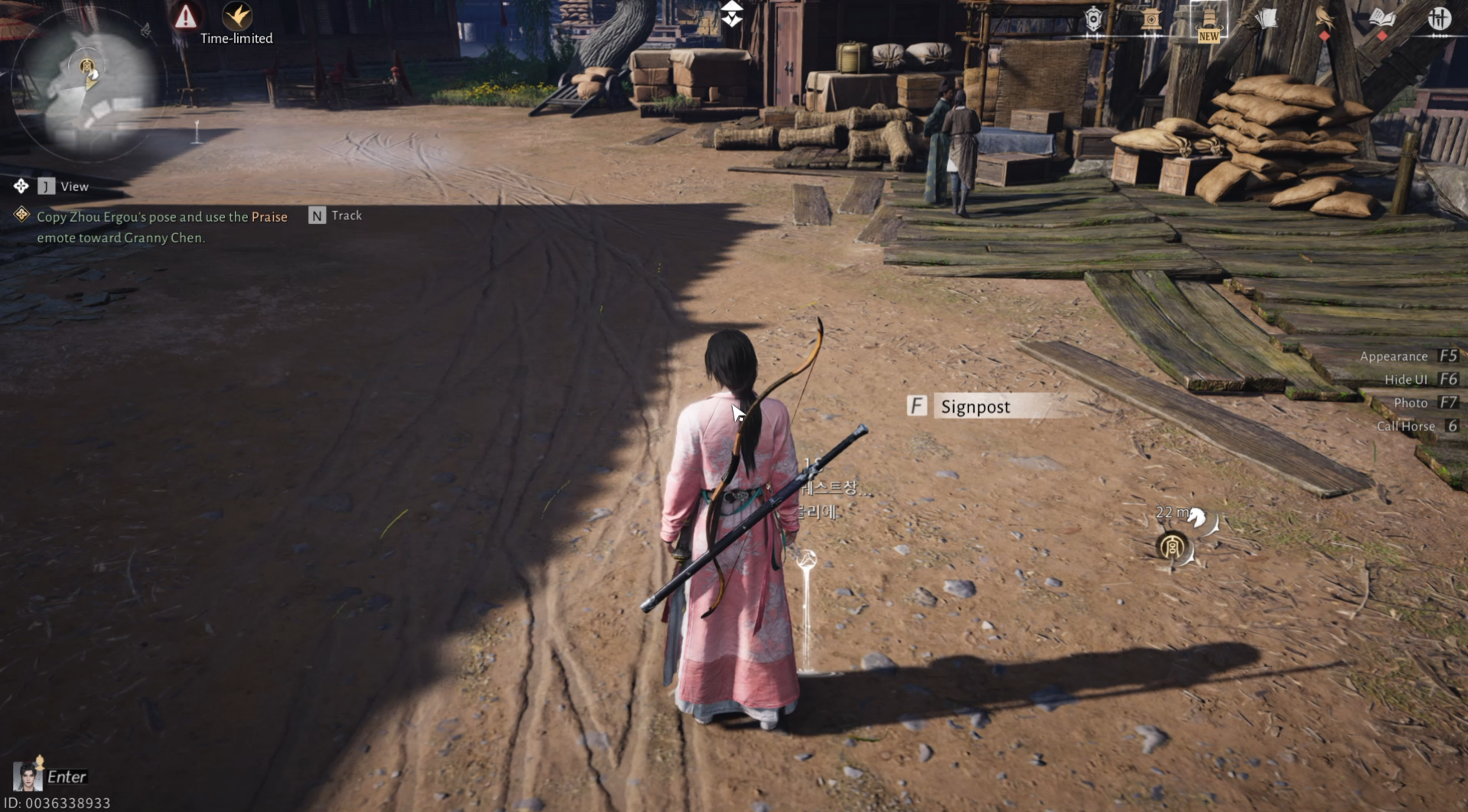Open the lantern shrine icon in top bar
The height and width of the screenshot is (812, 1468).
1152,19
